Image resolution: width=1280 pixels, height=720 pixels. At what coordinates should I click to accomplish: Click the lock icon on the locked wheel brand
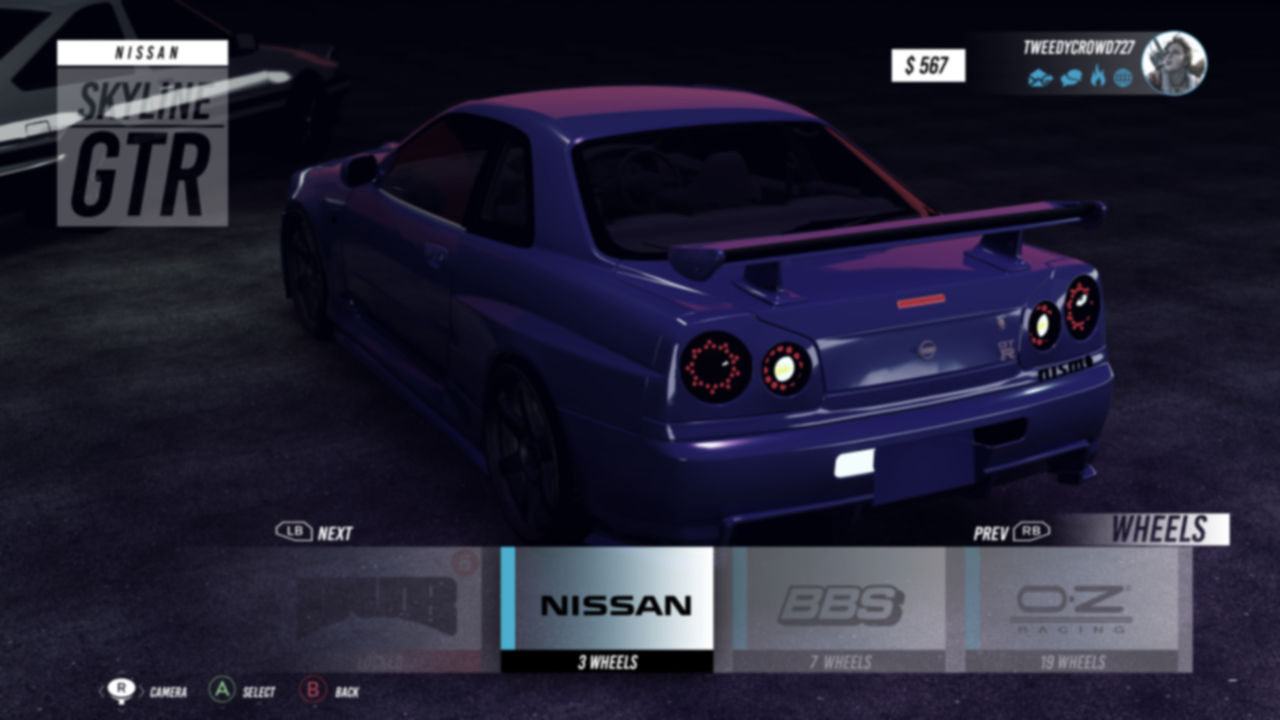click(464, 563)
